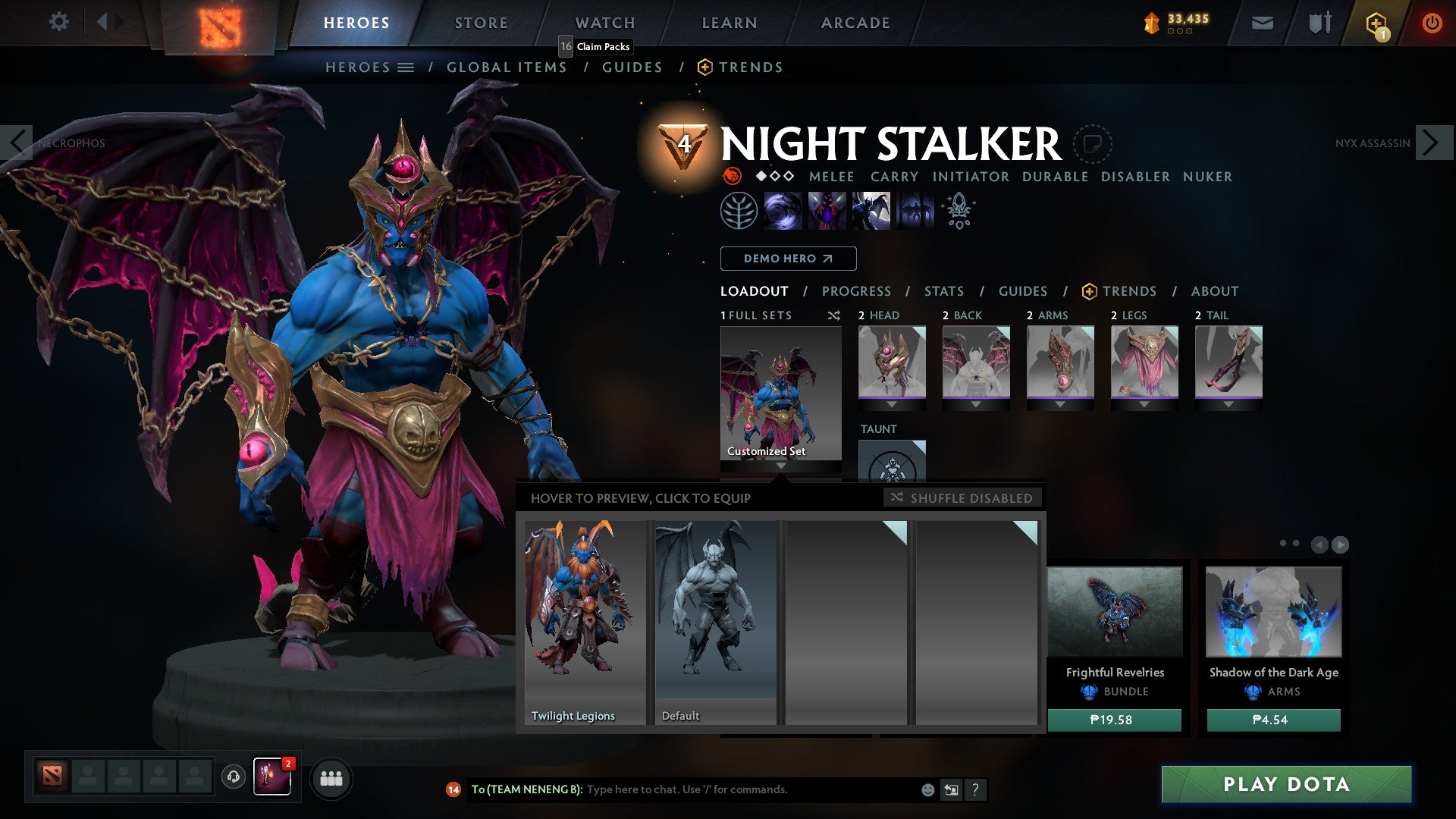The image size is (1456, 819).
Task: Click the emoticon smiley in the chat bar
Action: (927, 789)
